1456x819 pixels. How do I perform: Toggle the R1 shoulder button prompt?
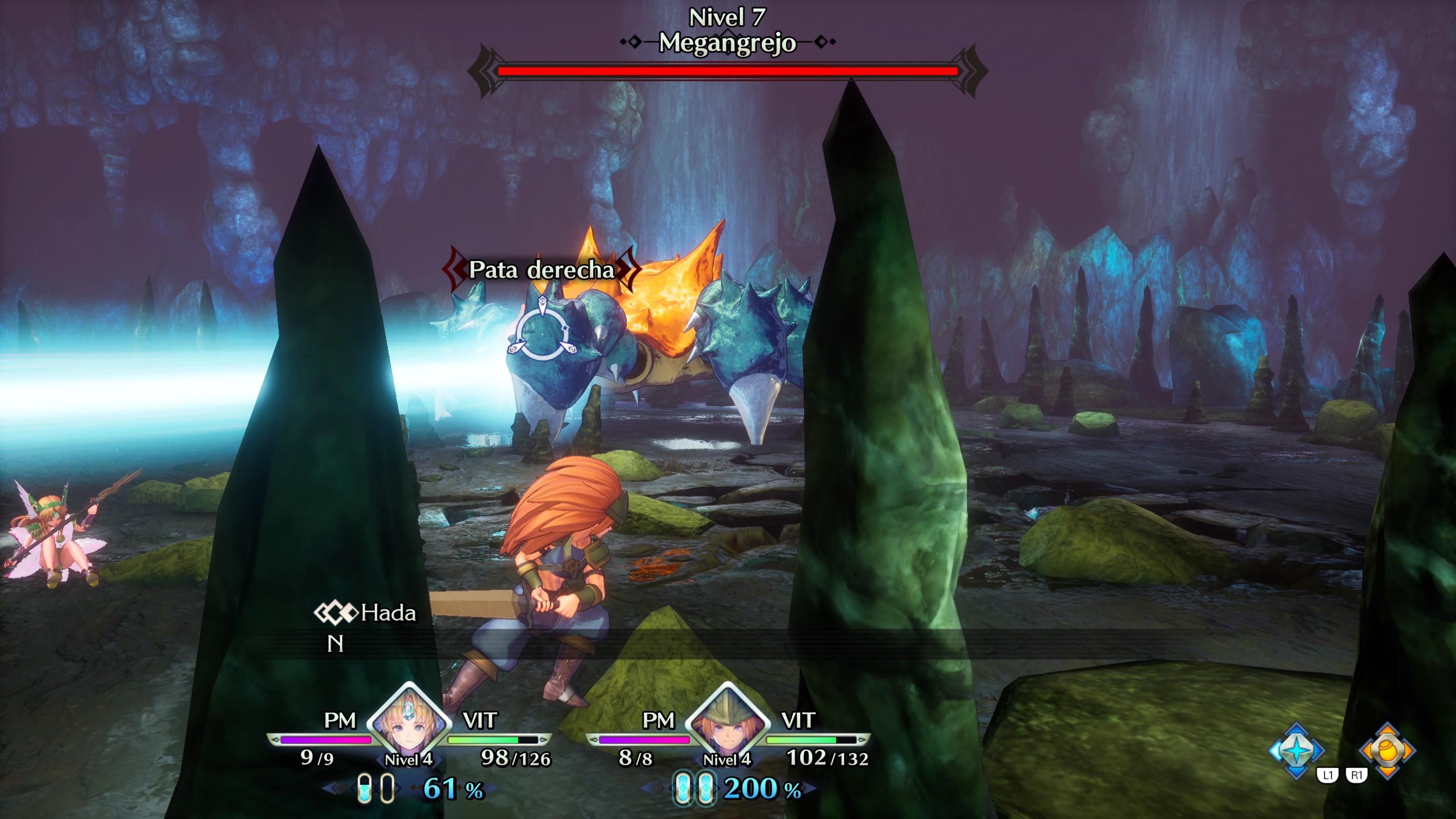1357,775
